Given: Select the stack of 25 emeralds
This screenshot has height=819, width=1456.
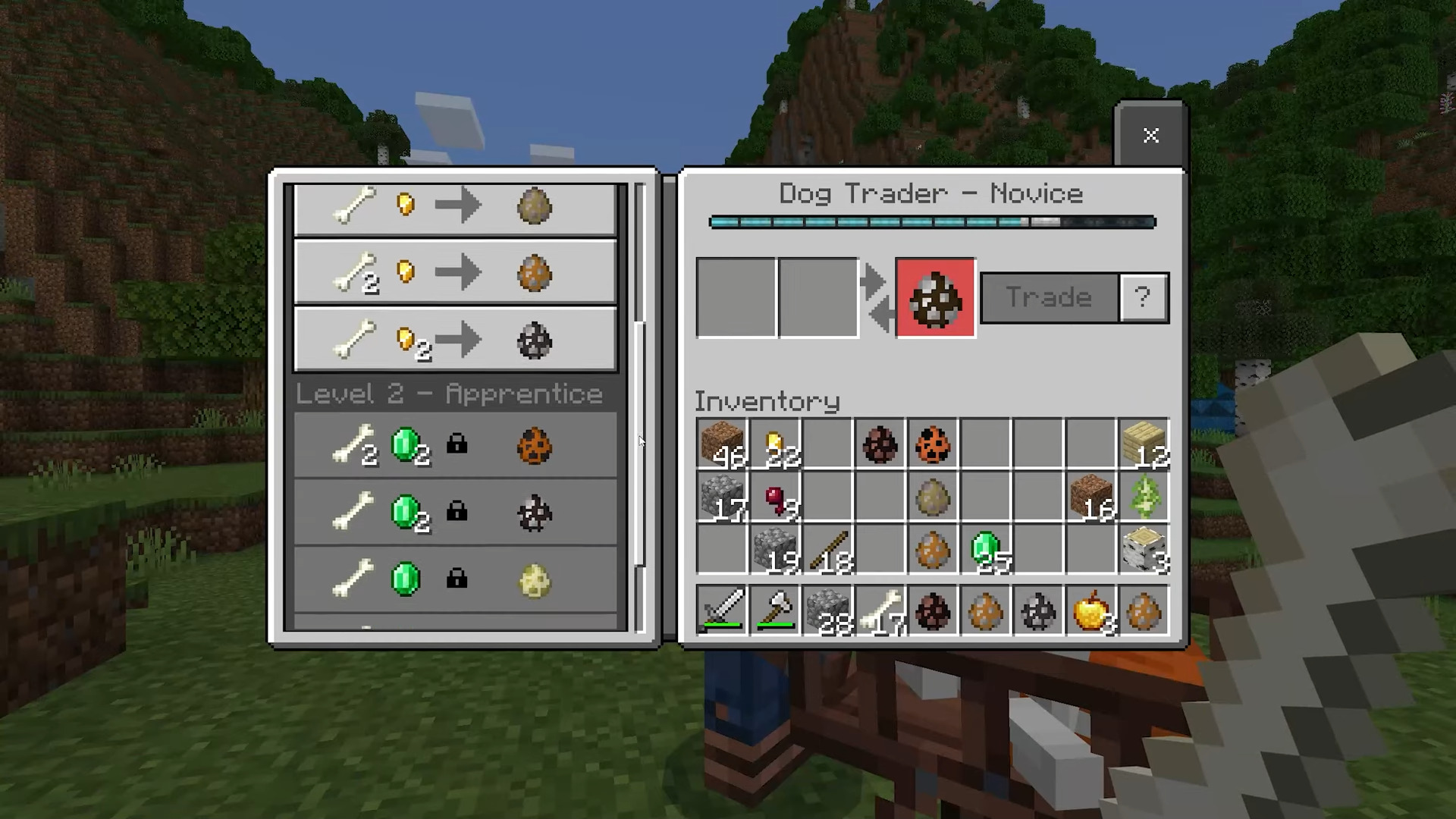Looking at the screenshot, I should coord(987,550).
